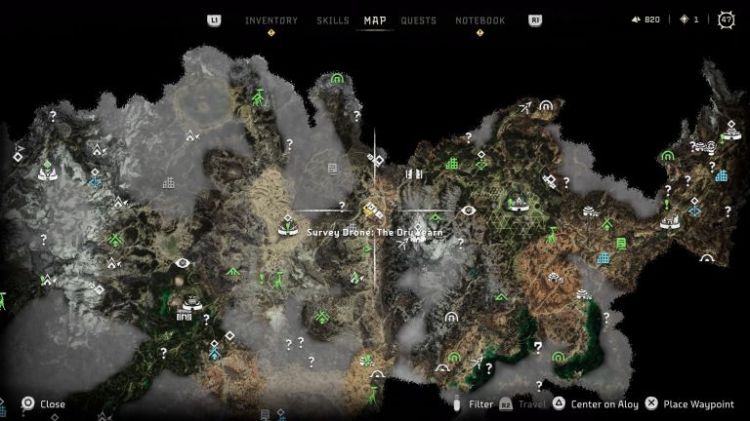Close the map screen
Viewport: 750px width, 421px height.
point(43,404)
